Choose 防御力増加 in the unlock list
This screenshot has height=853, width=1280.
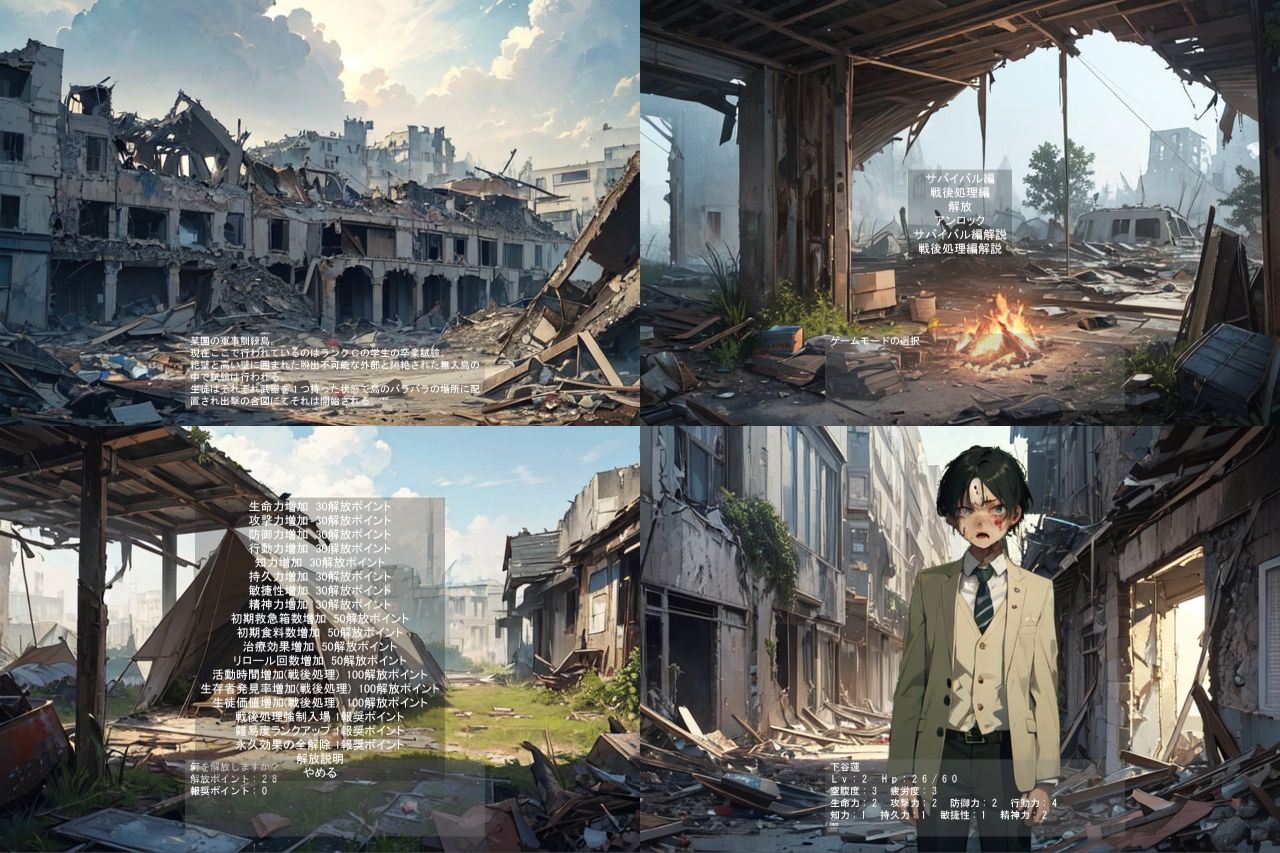click(320, 534)
